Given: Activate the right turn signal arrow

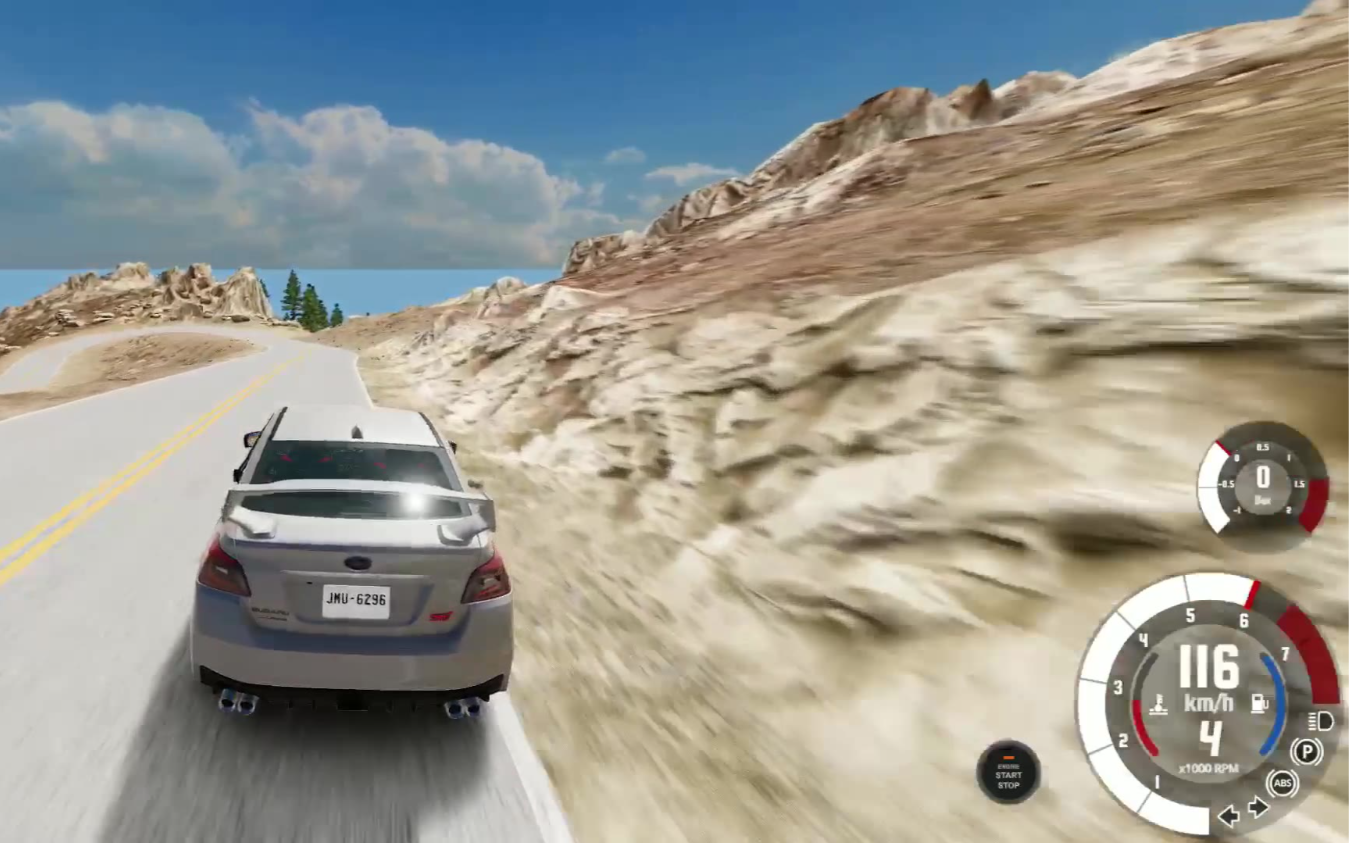Looking at the screenshot, I should click(1258, 807).
